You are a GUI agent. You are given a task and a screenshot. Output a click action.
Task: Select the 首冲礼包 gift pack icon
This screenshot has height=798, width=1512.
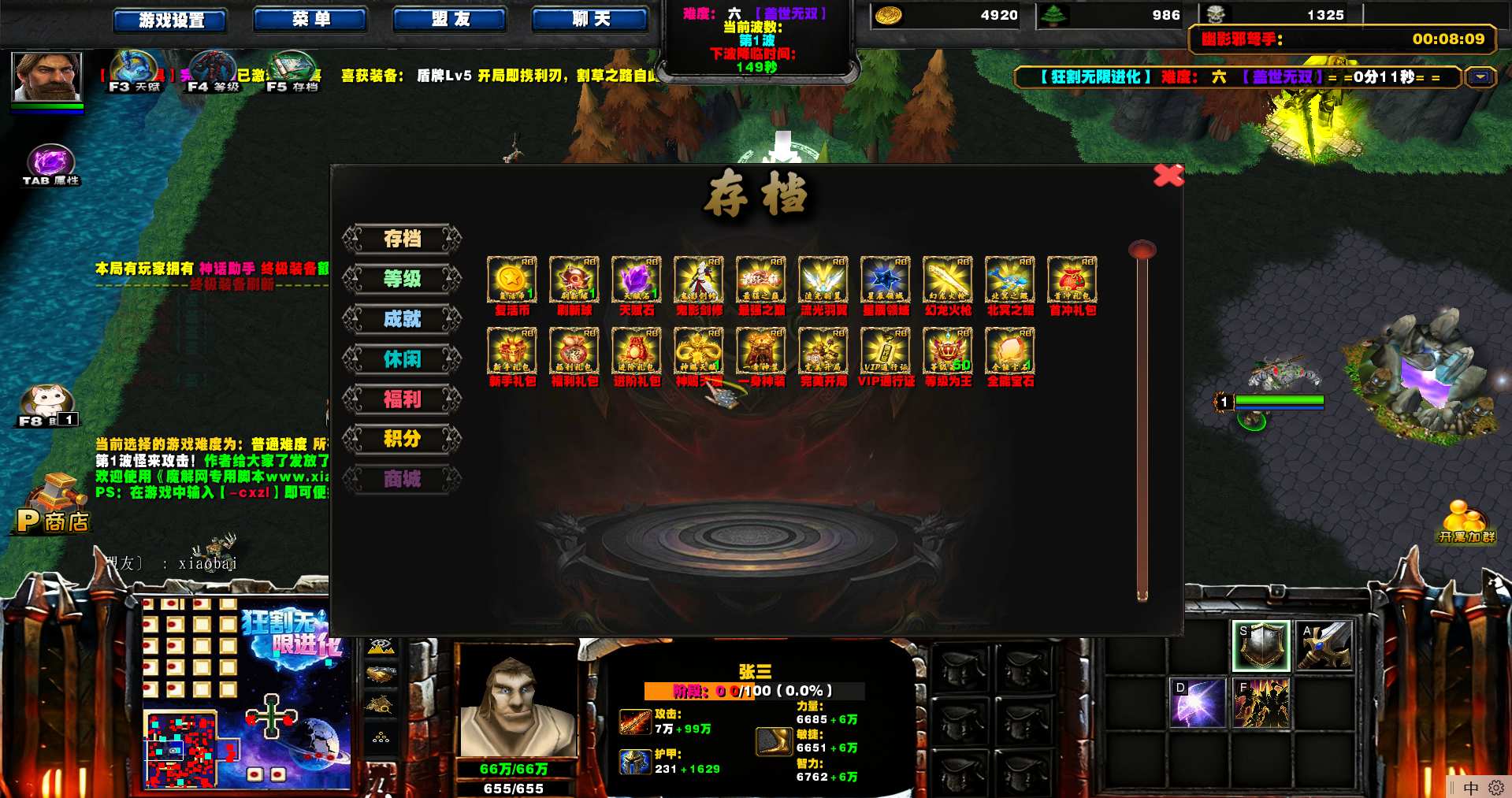coord(1072,280)
